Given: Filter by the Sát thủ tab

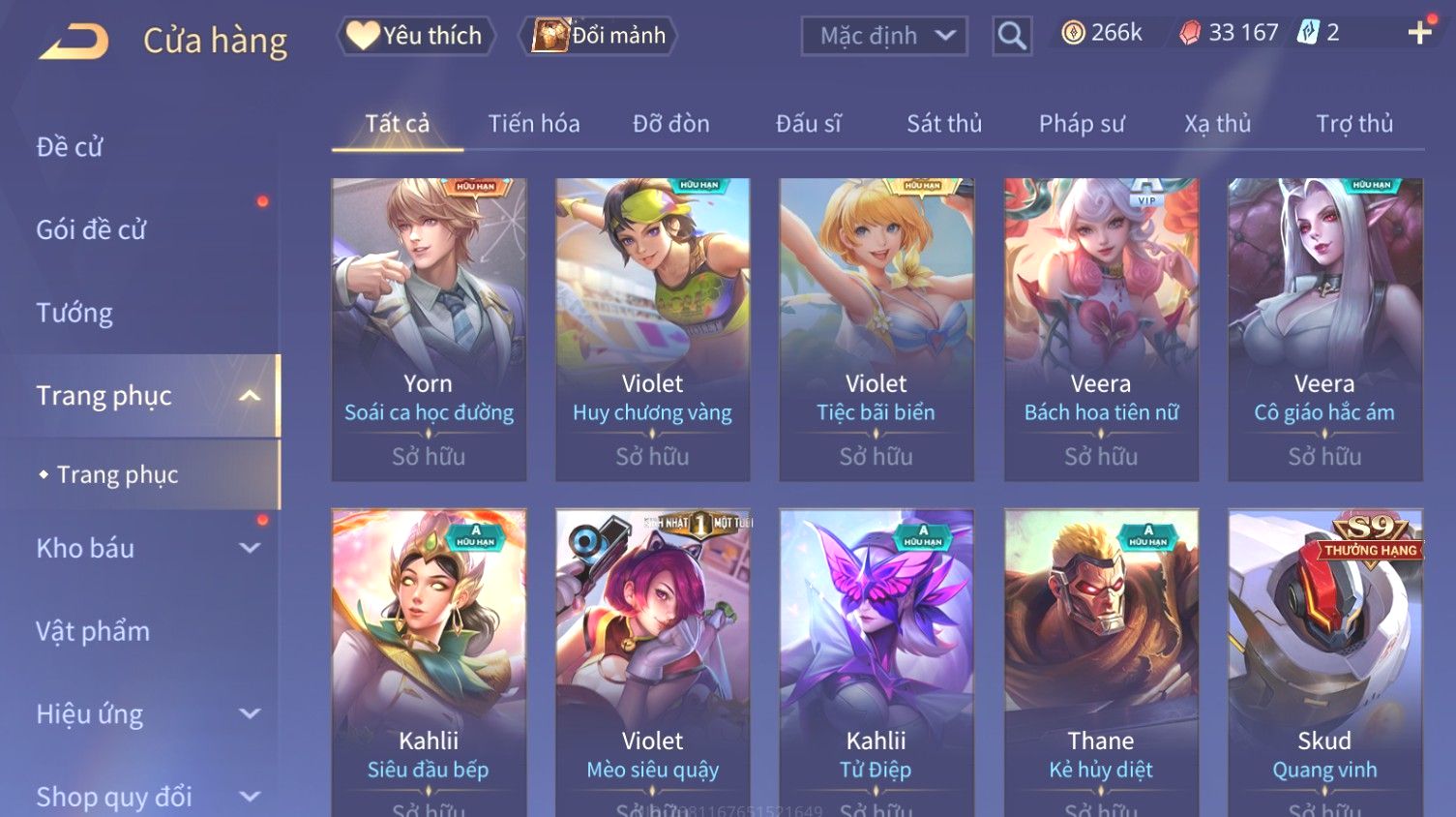Looking at the screenshot, I should 944,124.
